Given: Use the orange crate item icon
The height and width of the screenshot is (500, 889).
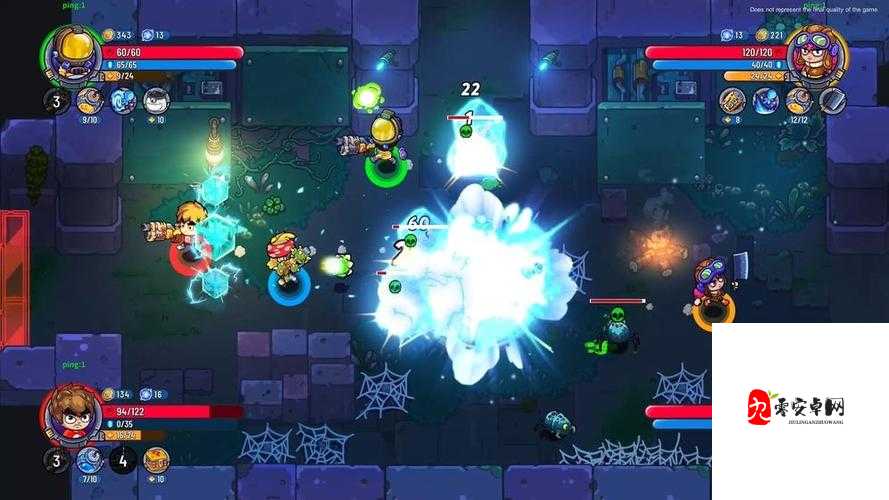Looking at the screenshot, I should tap(156, 460).
